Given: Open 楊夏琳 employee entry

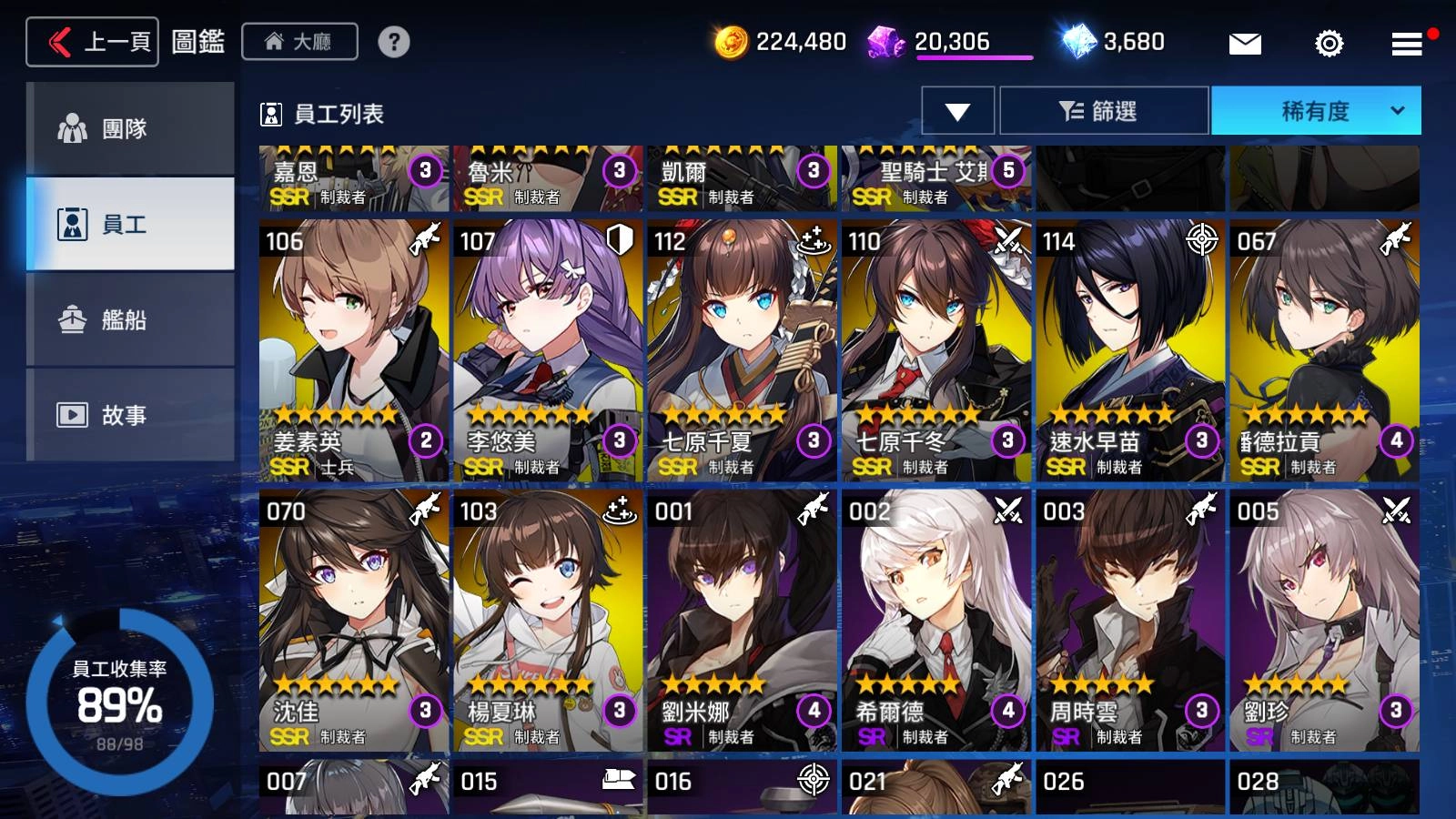Looking at the screenshot, I should 548,621.
